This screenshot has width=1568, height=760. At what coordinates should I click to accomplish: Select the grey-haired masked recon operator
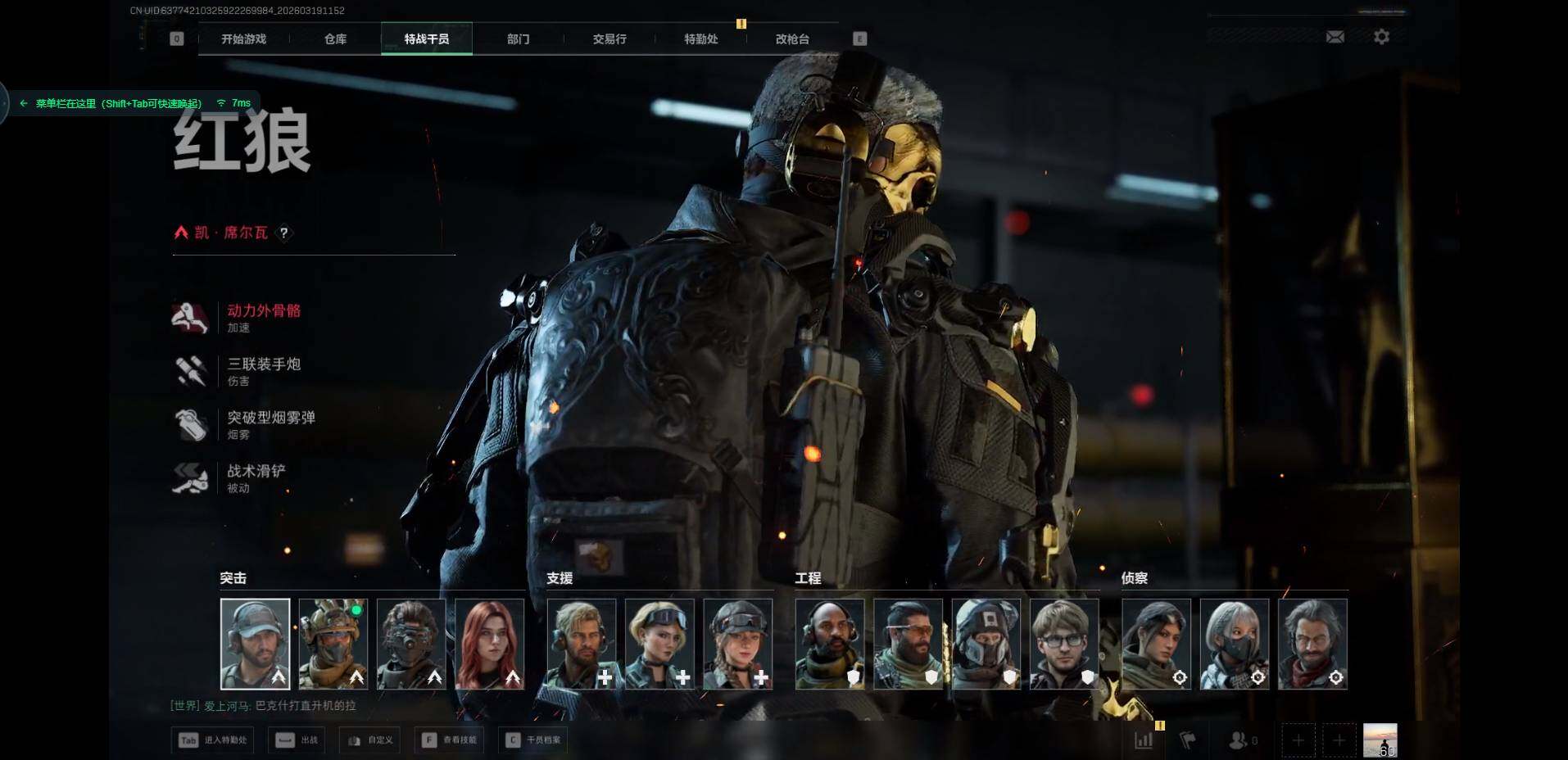click(x=1234, y=644)
